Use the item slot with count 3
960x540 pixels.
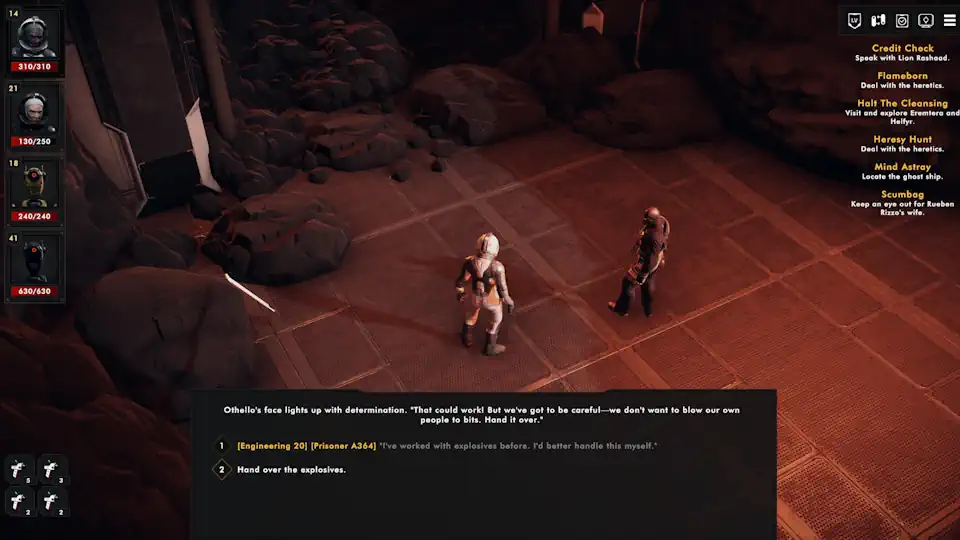coord(52,469)
